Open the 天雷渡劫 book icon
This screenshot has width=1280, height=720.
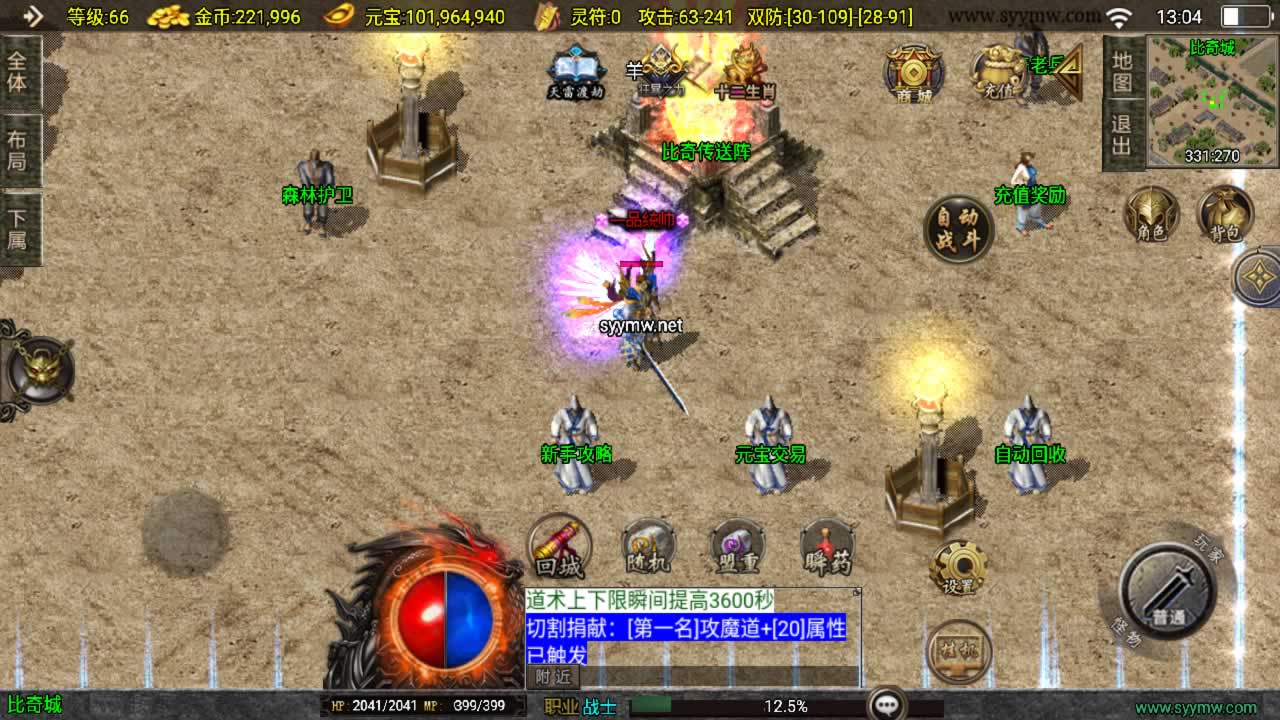tap(575, 73)
